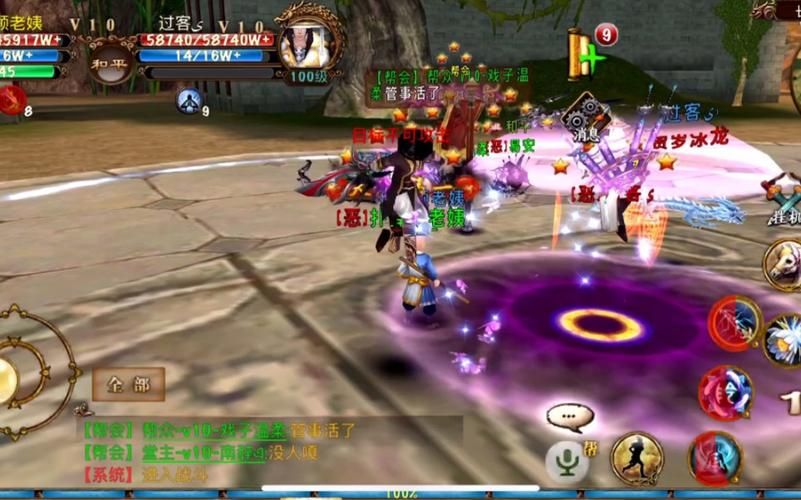Image resolution: width=801 pixels, height=500 pixels.
Task: Use the running figure sprint skill
Action: 637,458
